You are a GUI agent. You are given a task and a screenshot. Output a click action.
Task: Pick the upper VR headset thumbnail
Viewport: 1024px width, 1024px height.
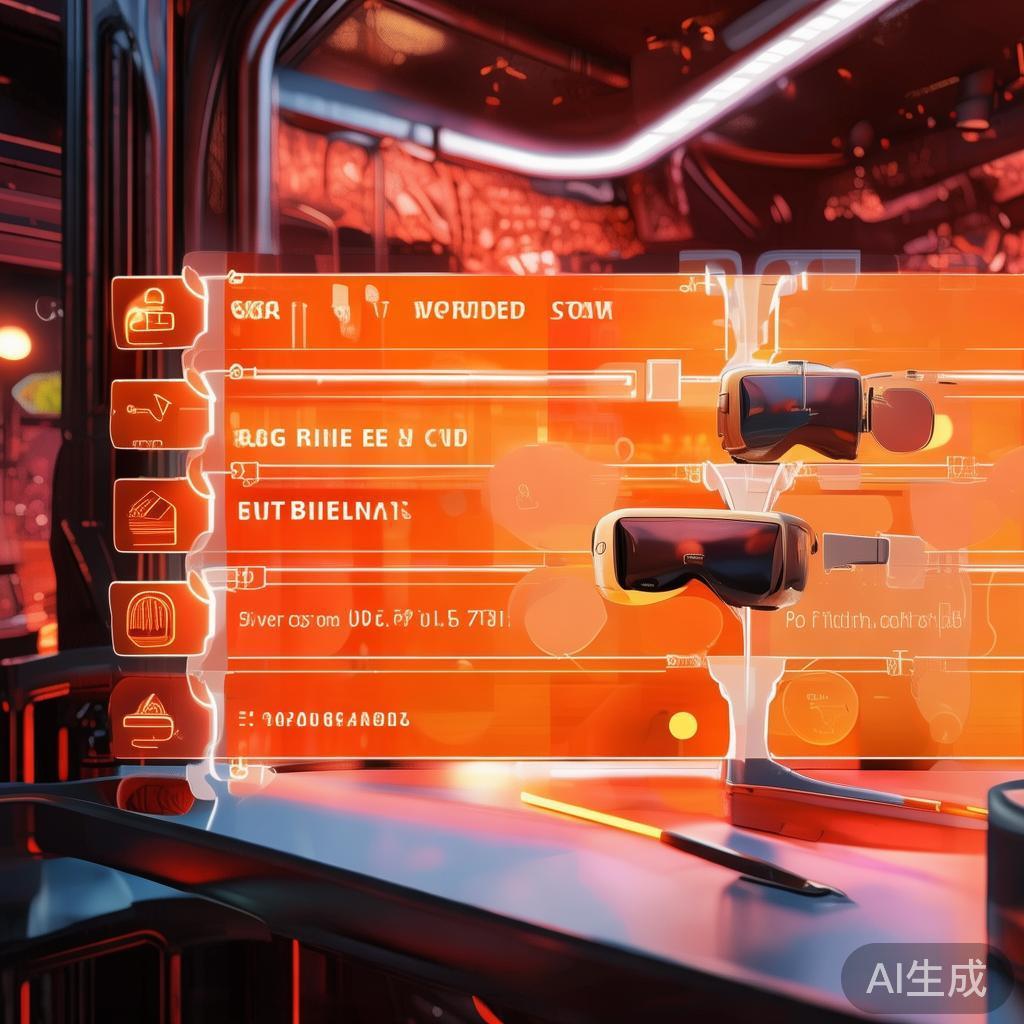790,410
